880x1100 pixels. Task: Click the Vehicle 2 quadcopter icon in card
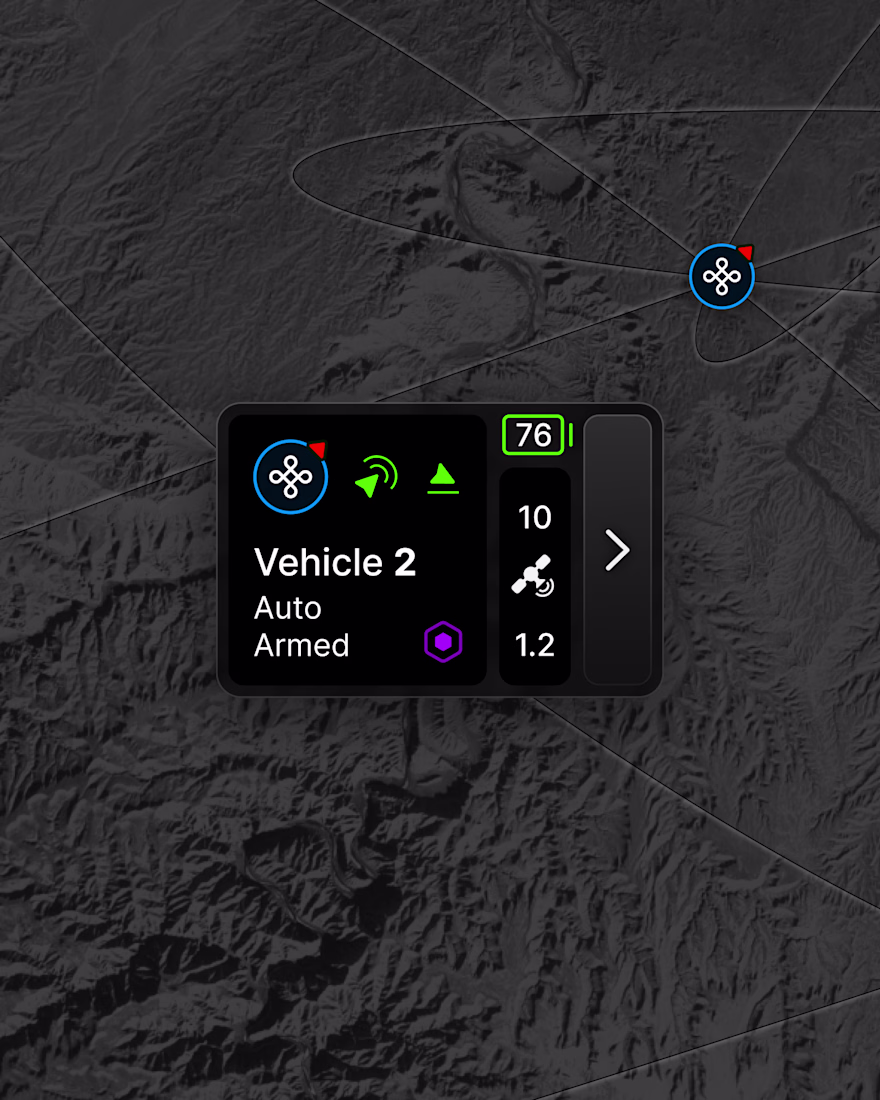290,477
